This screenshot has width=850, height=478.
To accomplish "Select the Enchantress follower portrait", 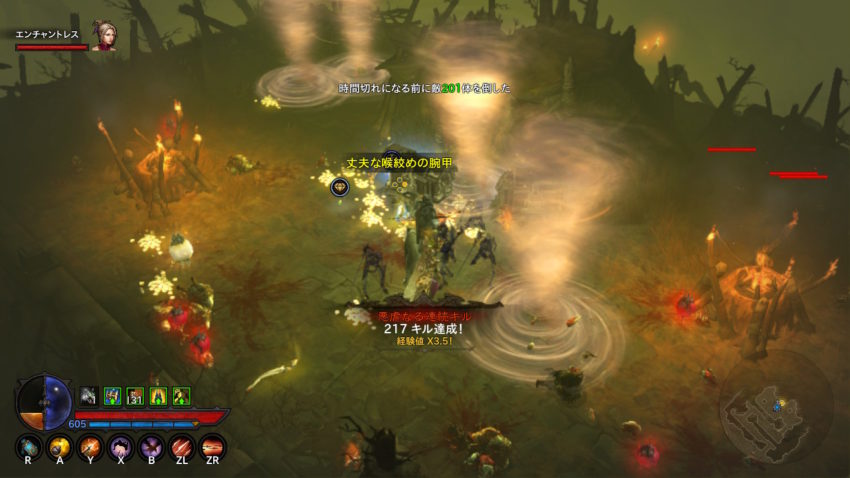I will [103, 35].
